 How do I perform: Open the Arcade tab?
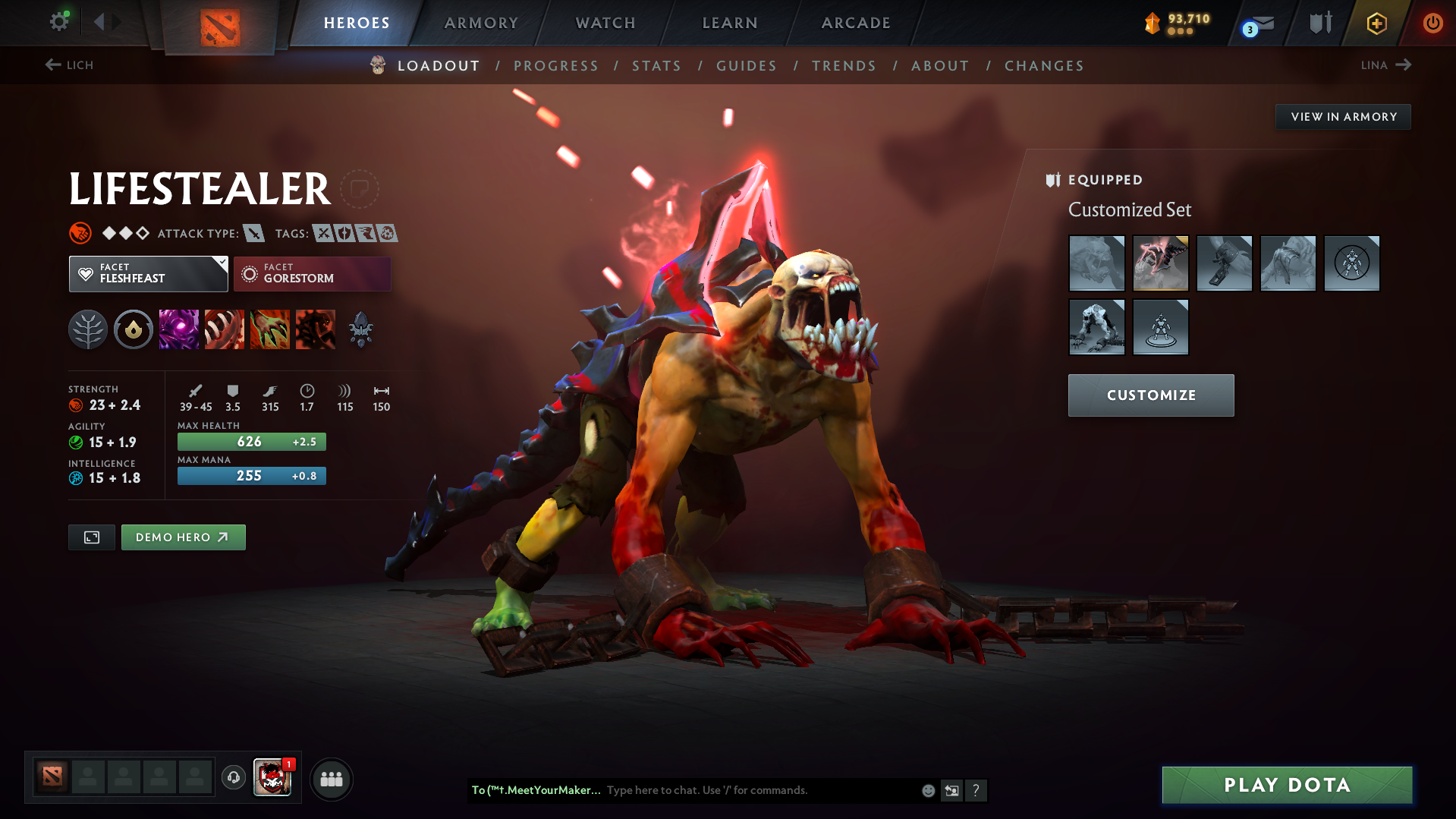tap(856, 23)
